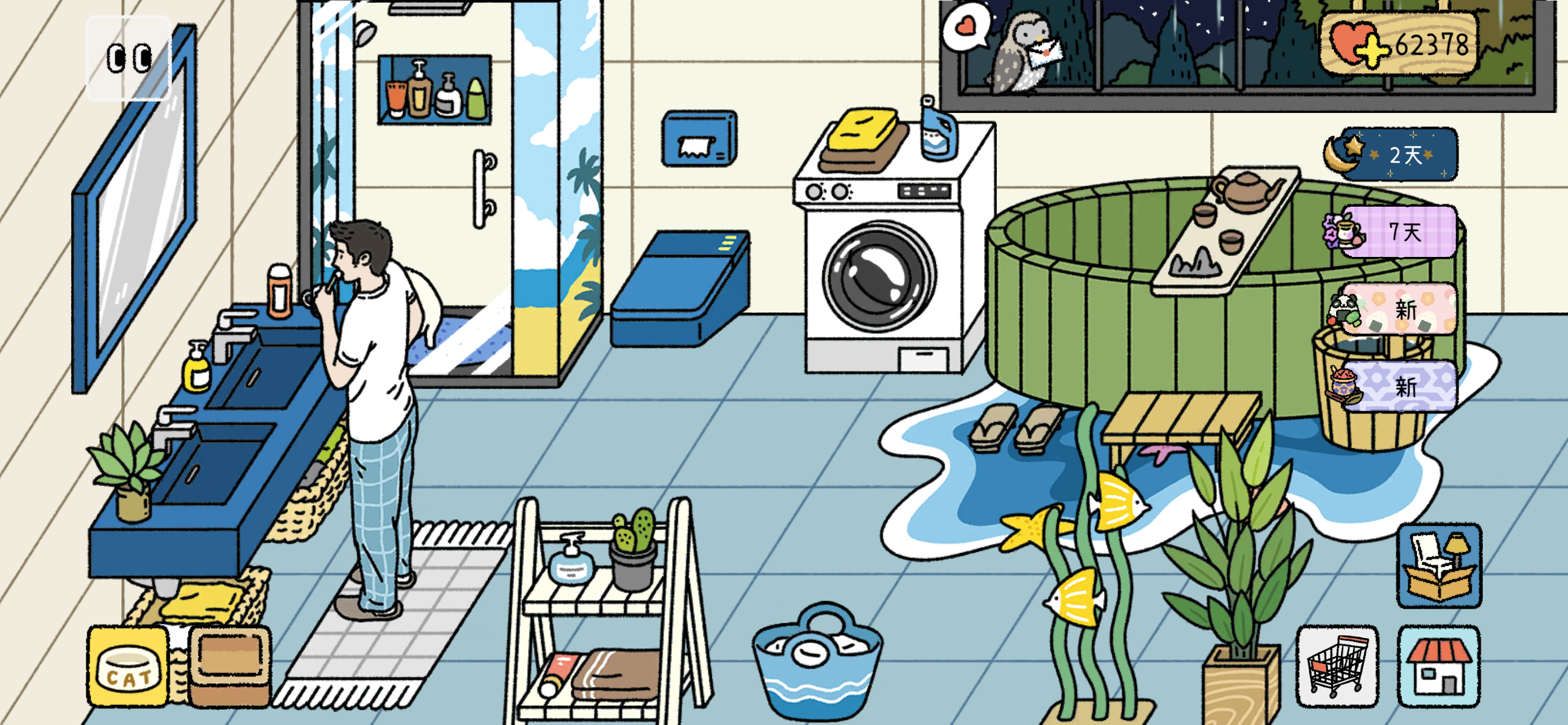The width and height of the screenshot is (1568, 725).
Task: Open the moon event labeled 2天
Action: (x=1395, y=155)
